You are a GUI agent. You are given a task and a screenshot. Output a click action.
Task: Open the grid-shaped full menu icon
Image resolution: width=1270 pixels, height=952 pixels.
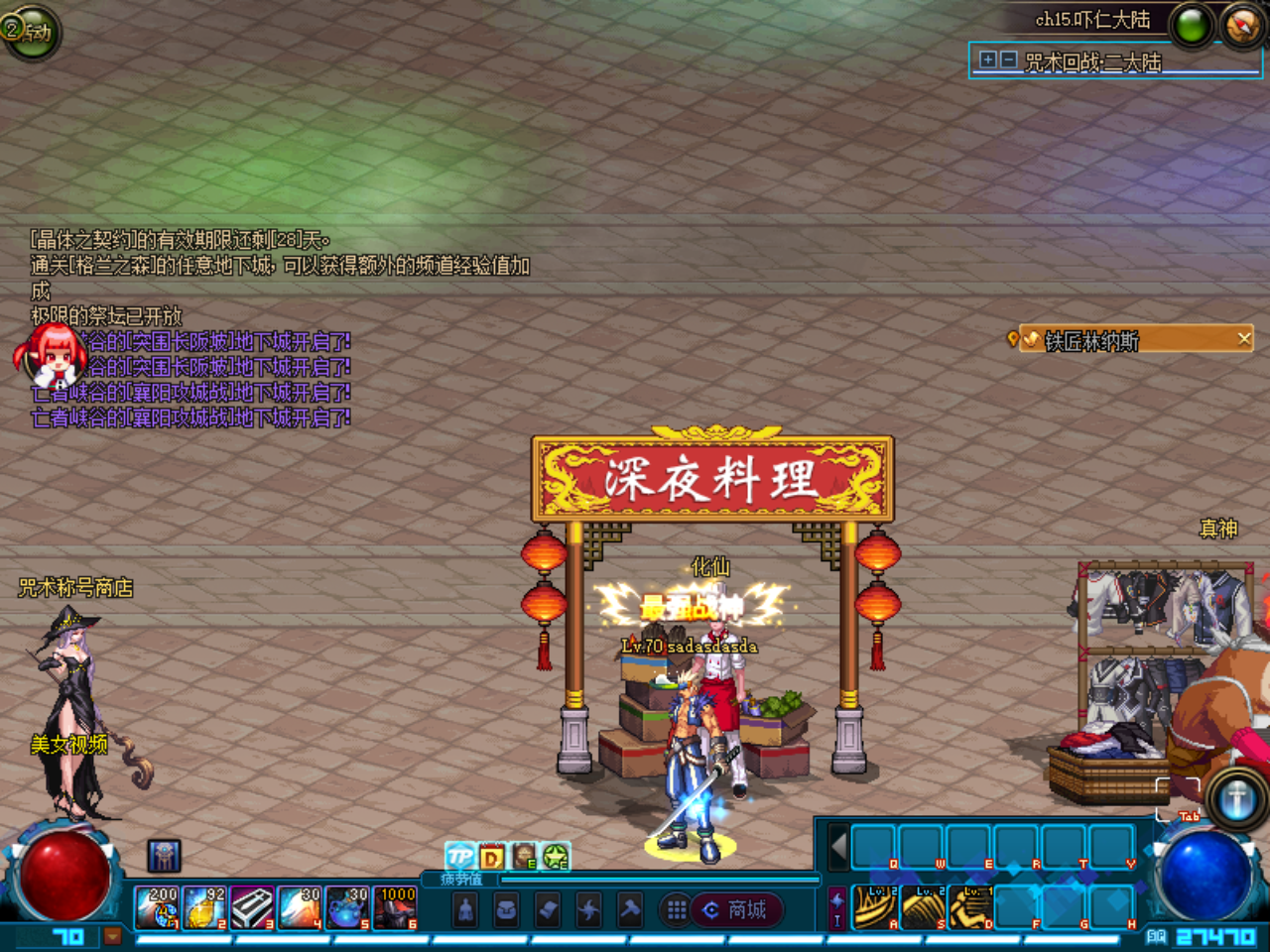[678, 909]
